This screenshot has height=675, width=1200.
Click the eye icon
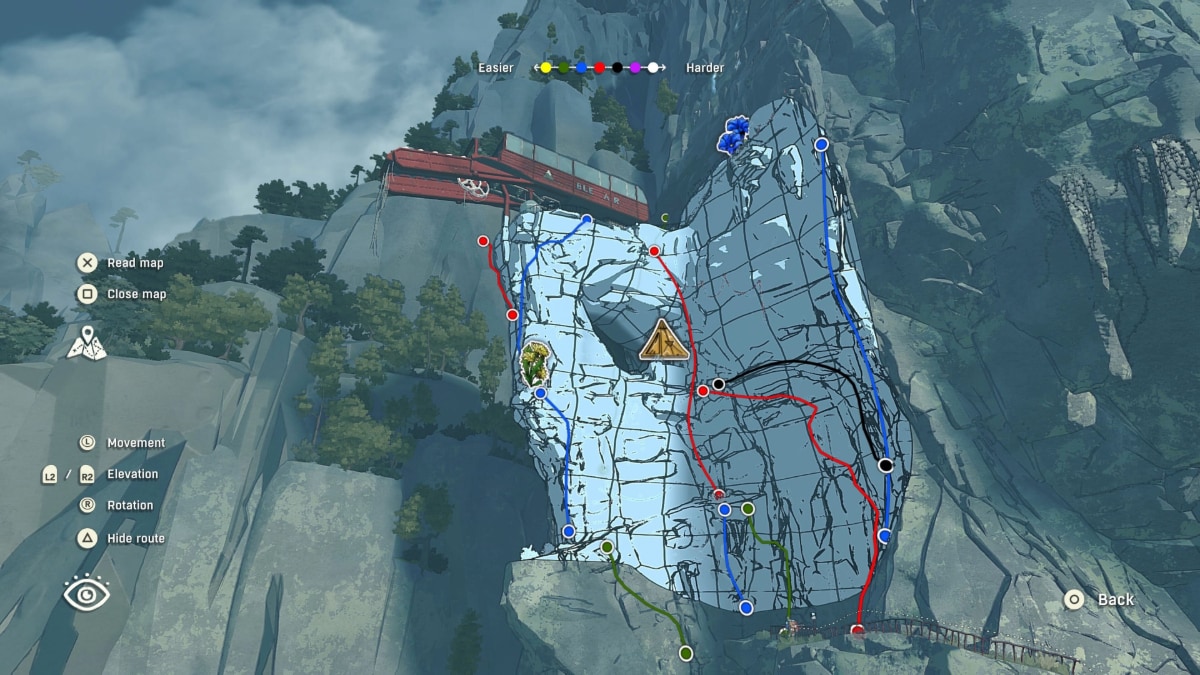(x=87, y=594)
